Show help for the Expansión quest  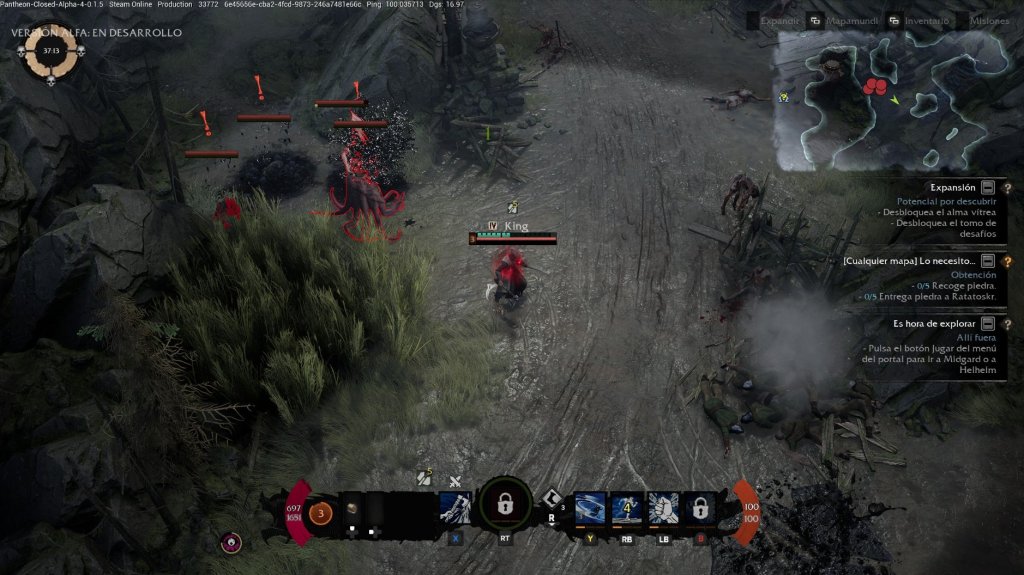pos(1007,187)
